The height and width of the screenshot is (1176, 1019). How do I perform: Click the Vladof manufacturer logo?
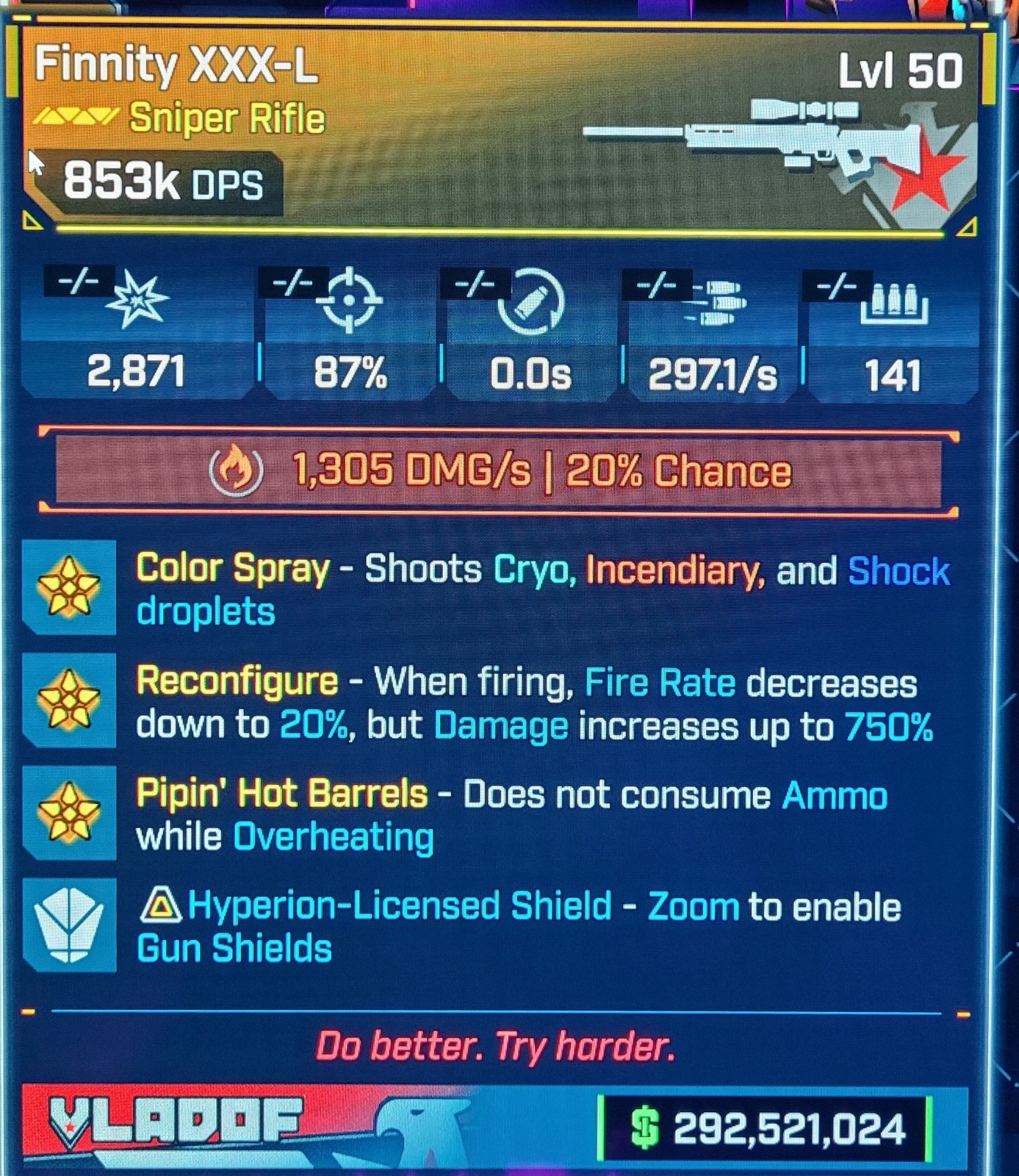pyautogui.click(x=175, y=1122)
